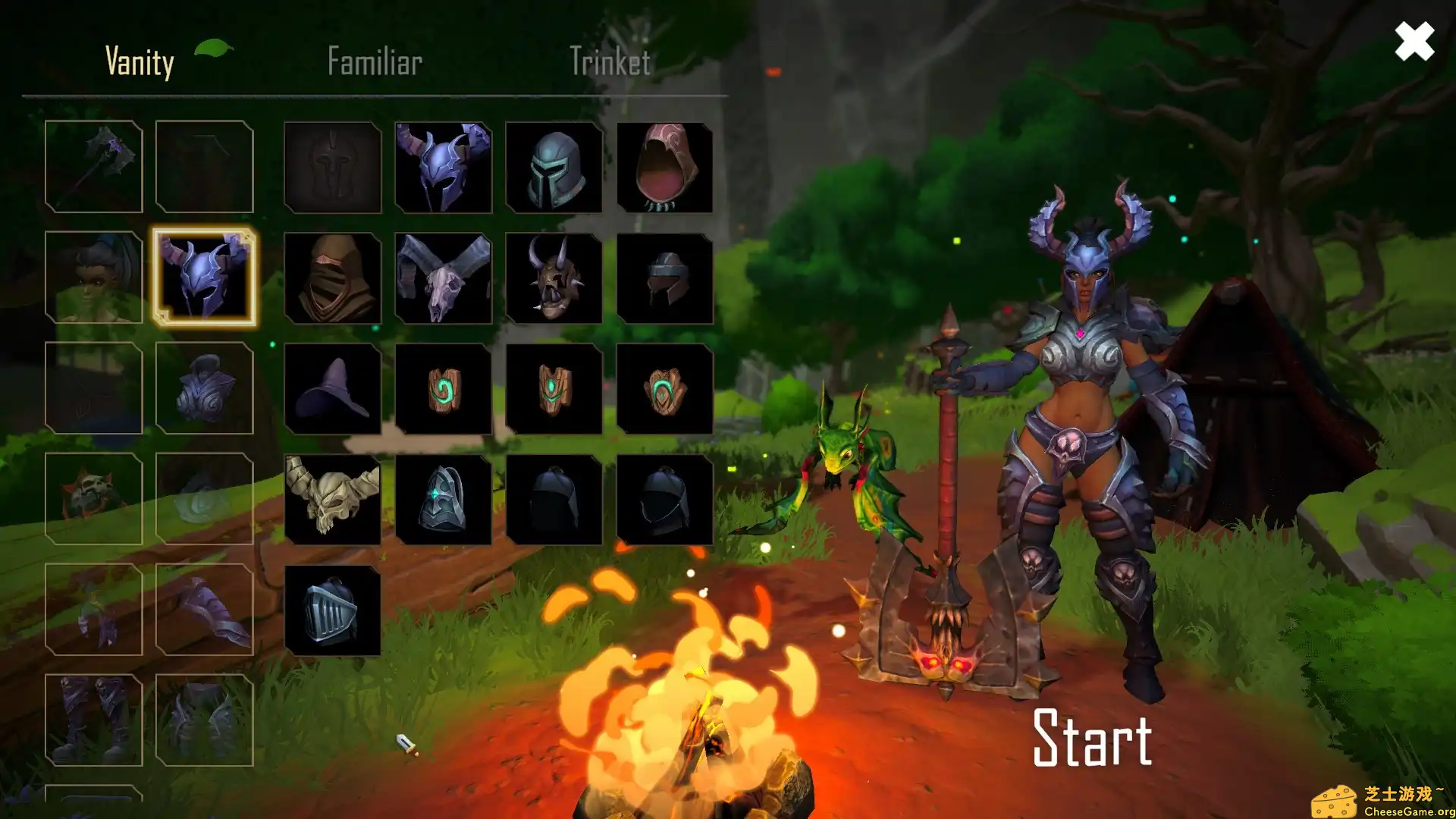Select the boots equipment slot
This screenshot has height=819, width=1456.
tap(93, 720)
